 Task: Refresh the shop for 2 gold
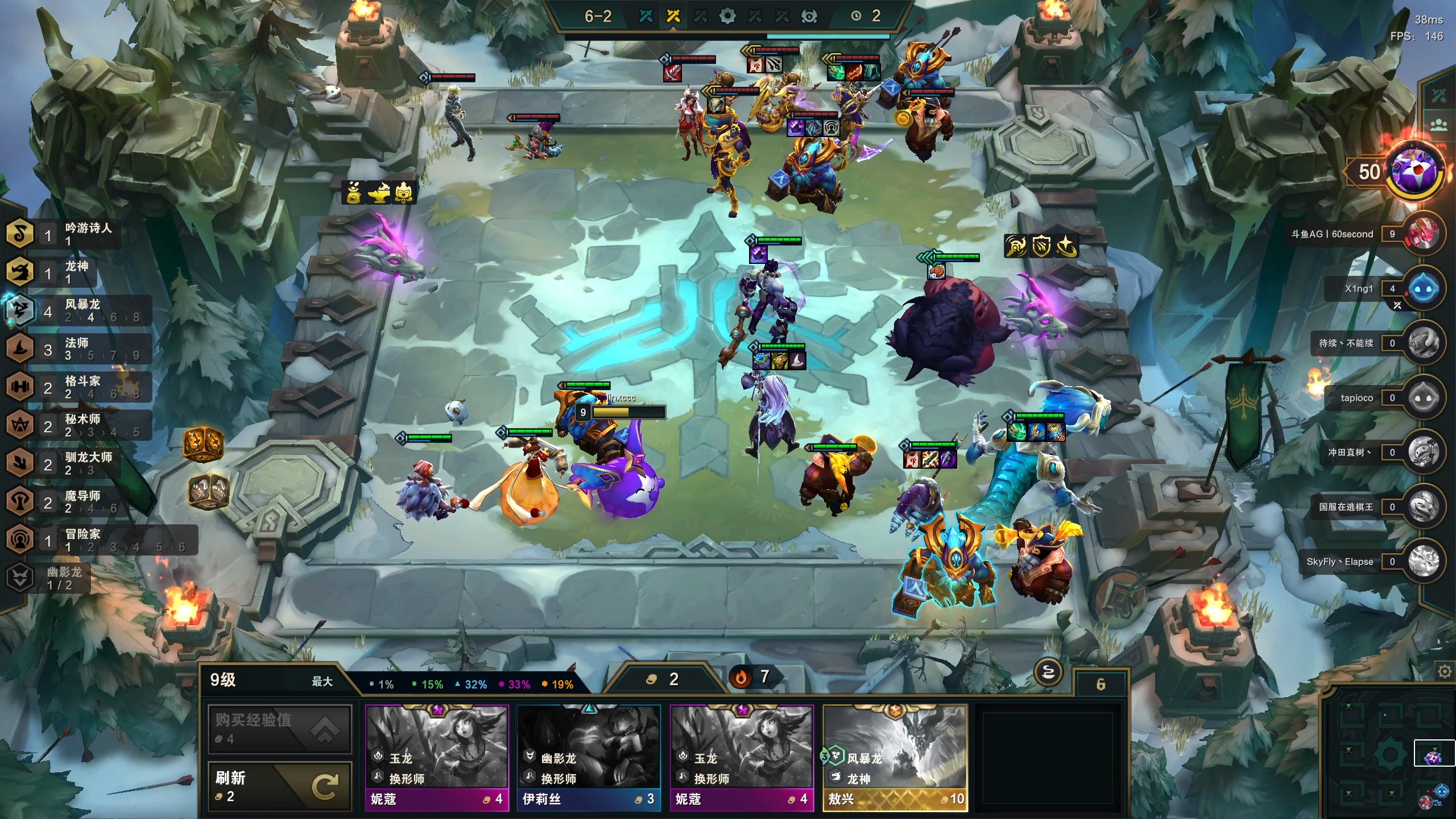point(279,786)
